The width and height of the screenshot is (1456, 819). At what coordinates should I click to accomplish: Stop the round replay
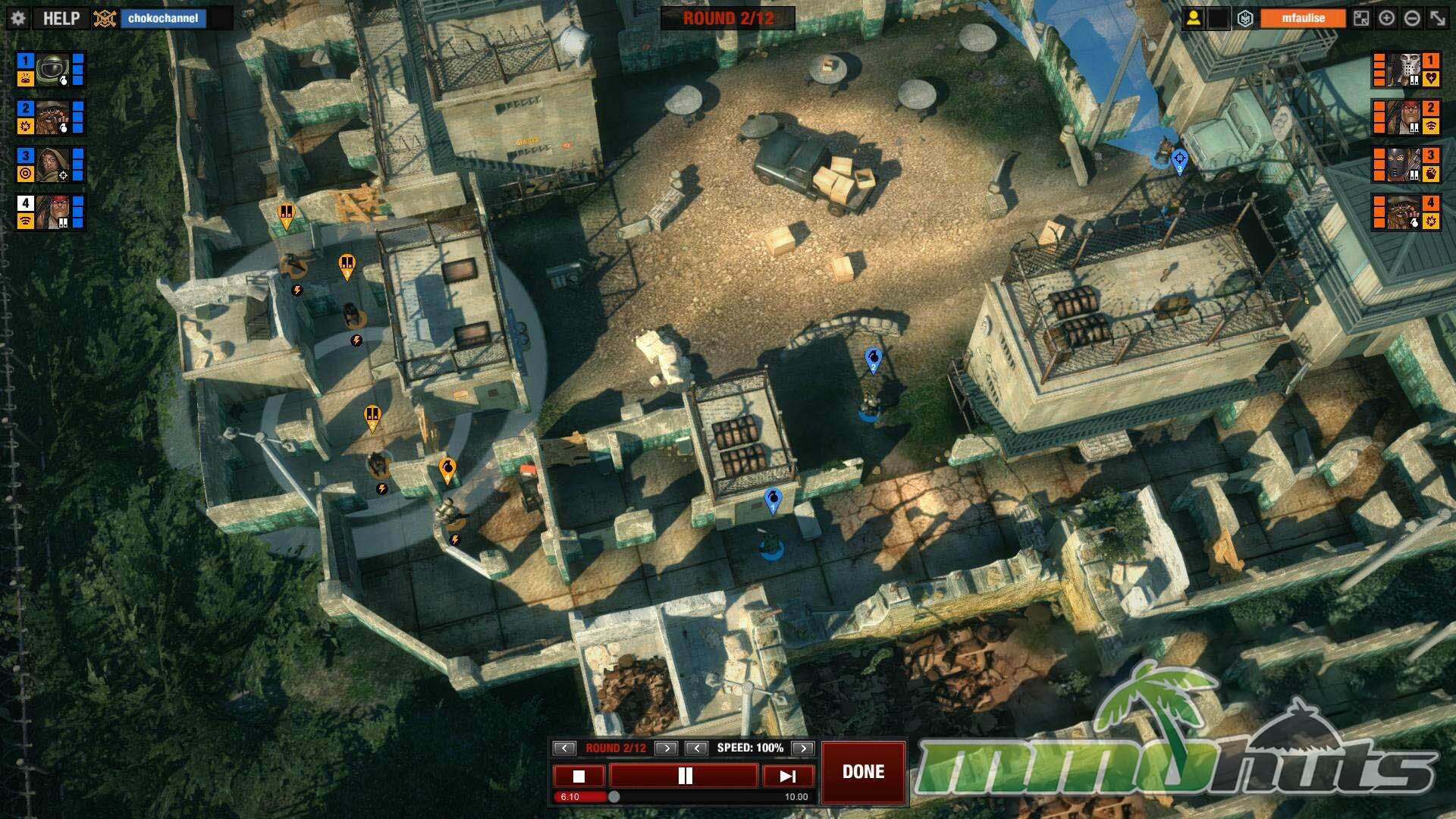click(579, 776)
